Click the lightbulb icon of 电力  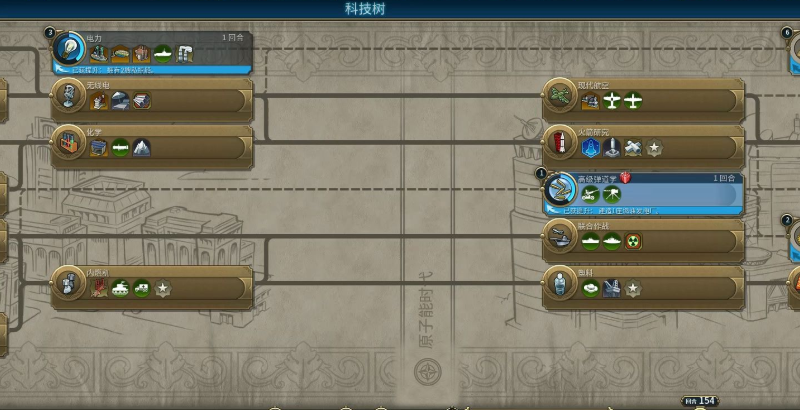tap(69, 46)
